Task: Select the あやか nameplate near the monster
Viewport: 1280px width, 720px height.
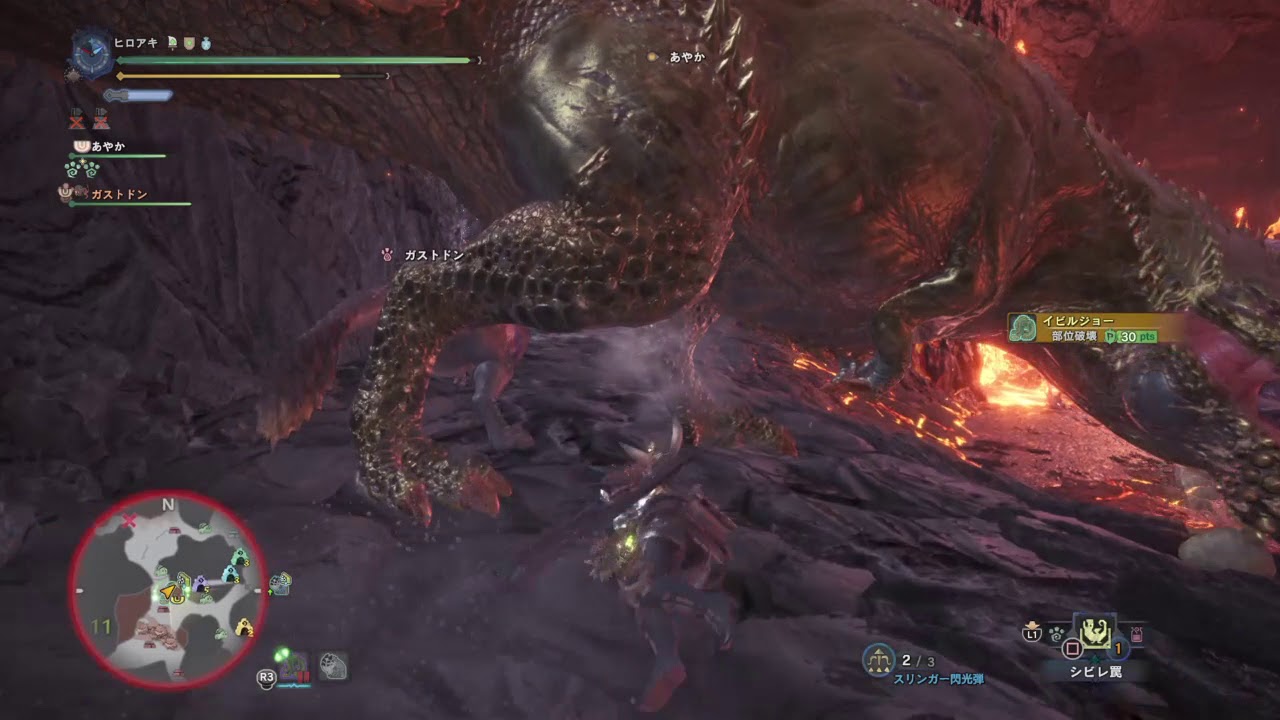Action: point(680,58)
